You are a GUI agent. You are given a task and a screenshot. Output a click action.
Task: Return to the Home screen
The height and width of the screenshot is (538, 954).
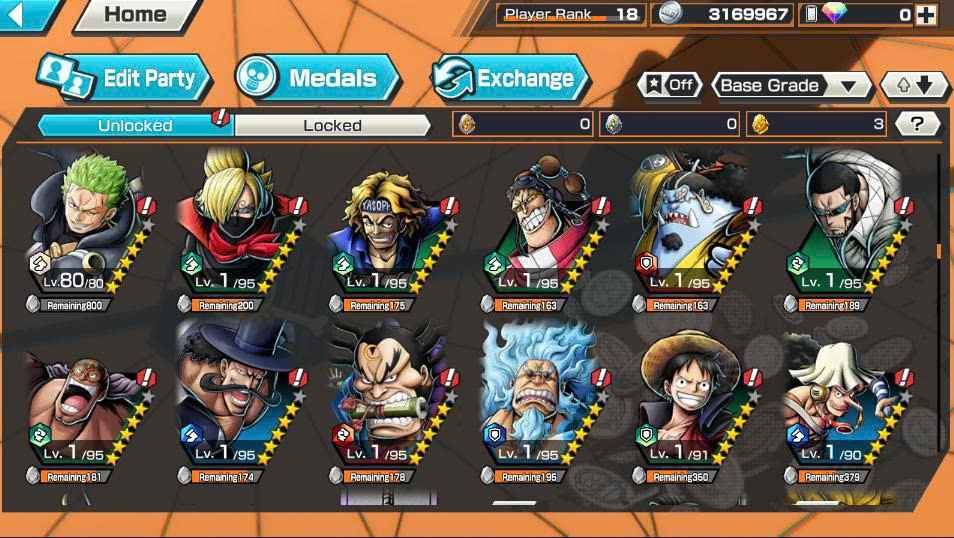[135, 15]
